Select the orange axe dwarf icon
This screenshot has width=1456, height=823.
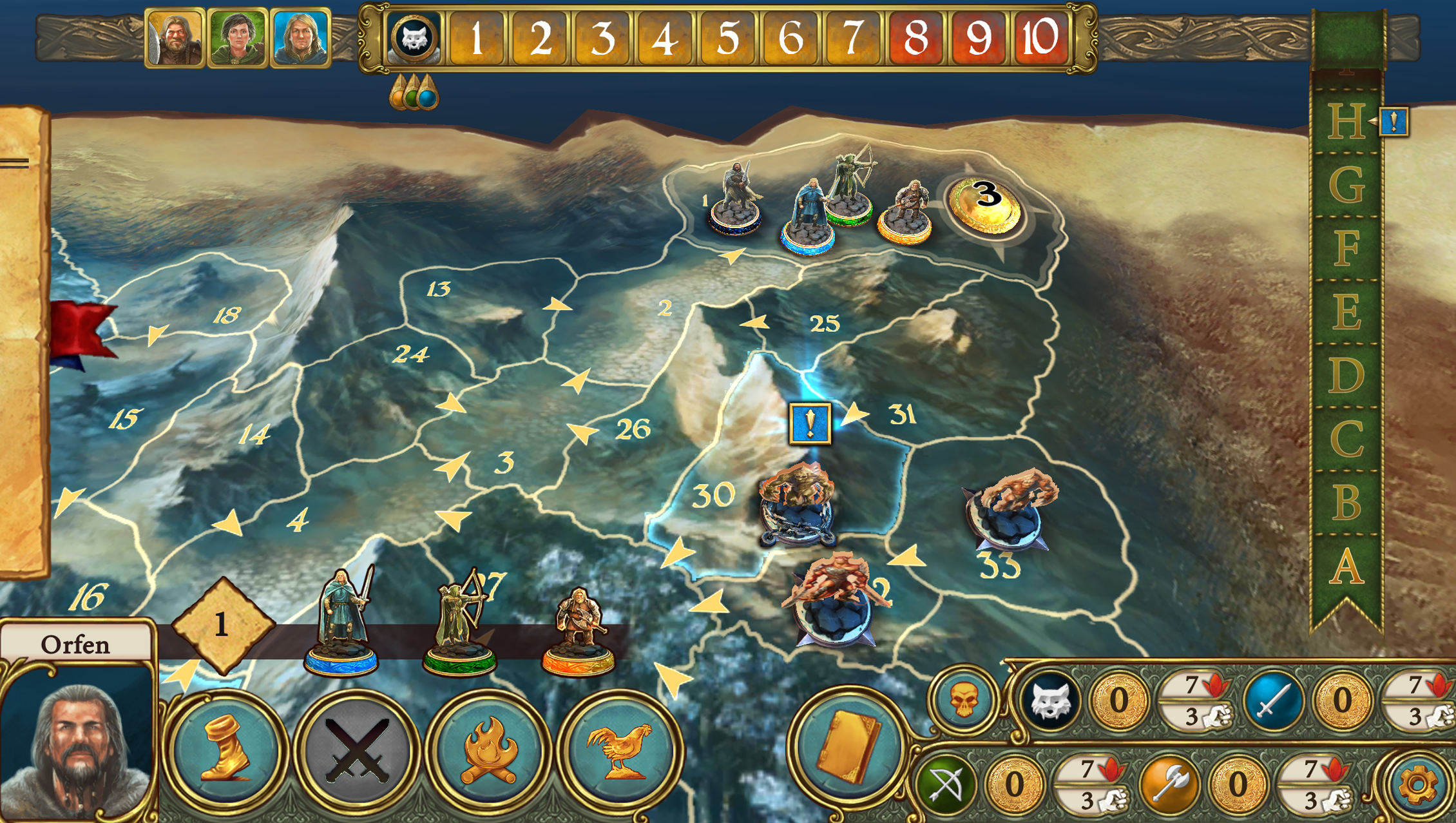[x=1169, y=784]
